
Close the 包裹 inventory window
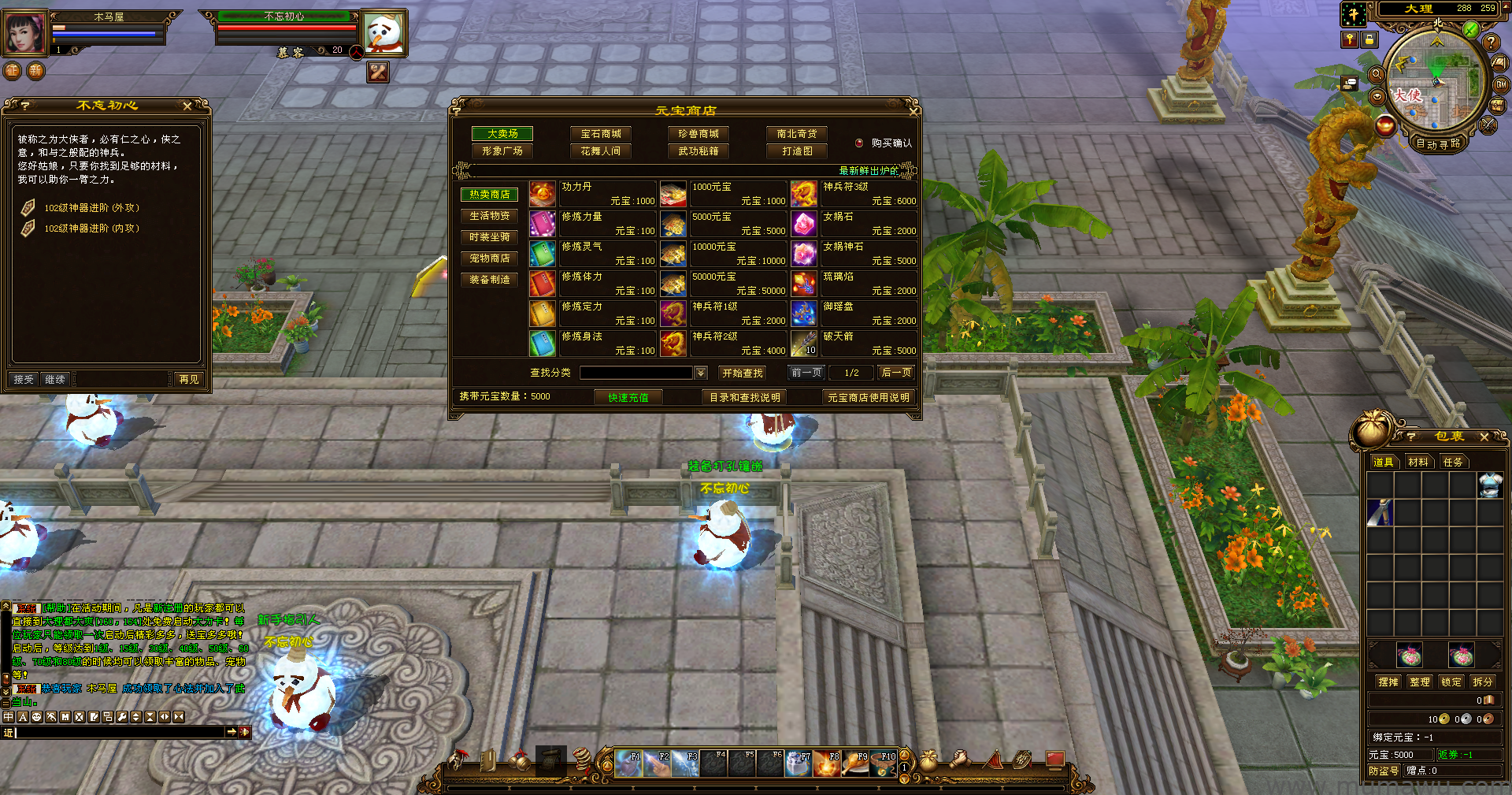pos(1484,437)
